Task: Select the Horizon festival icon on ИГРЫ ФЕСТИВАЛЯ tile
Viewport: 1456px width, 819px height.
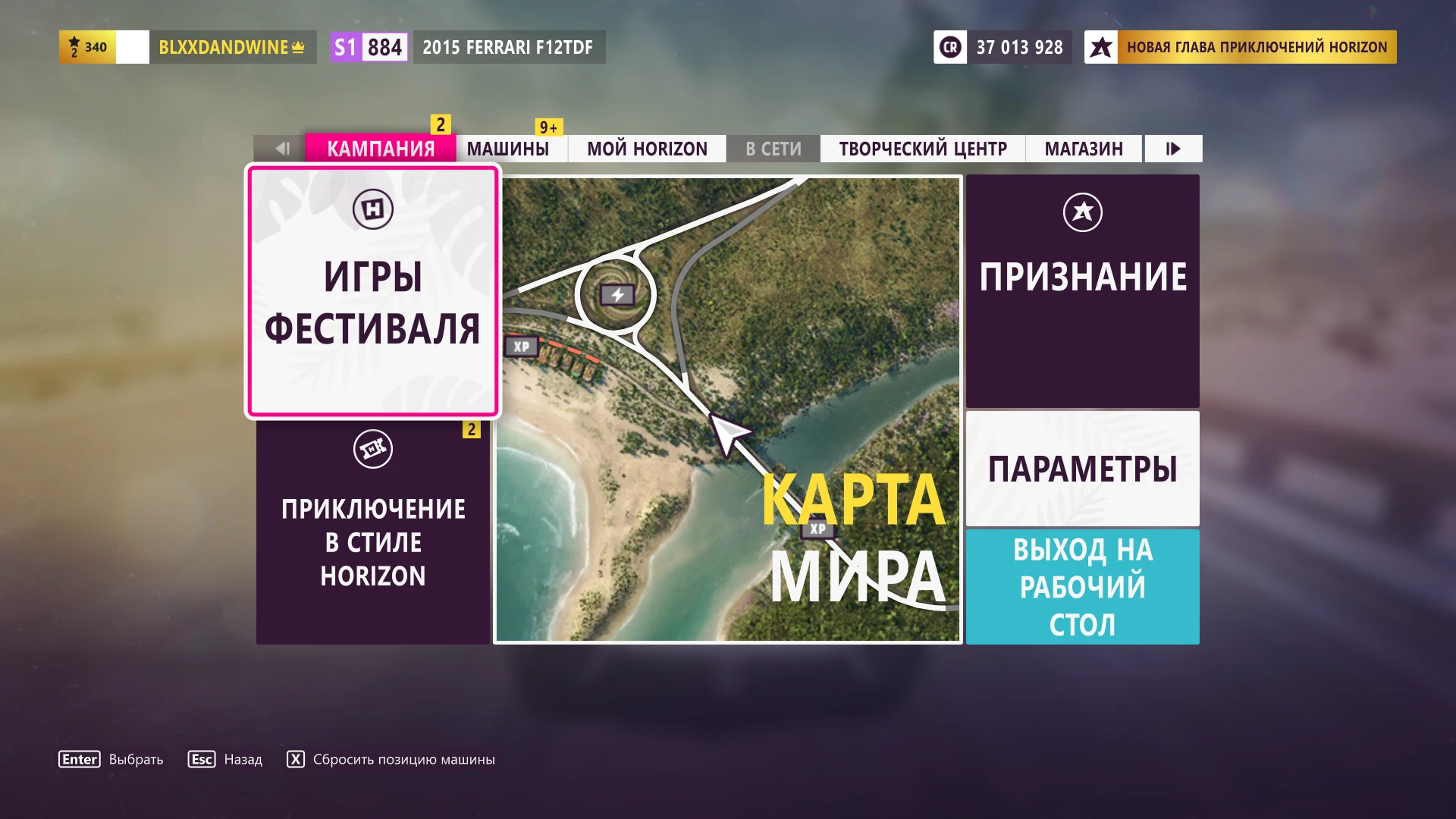Action: pyautogui.click(x=373, y=208)
